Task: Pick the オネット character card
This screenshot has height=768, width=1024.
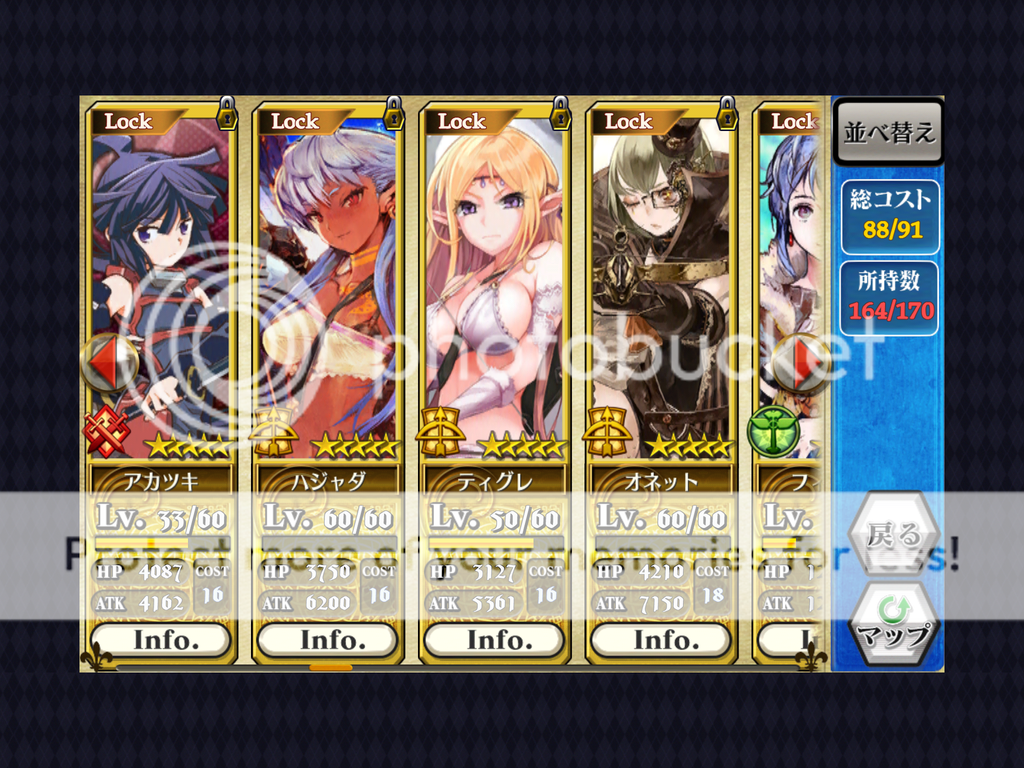Action: pos(660,290)
